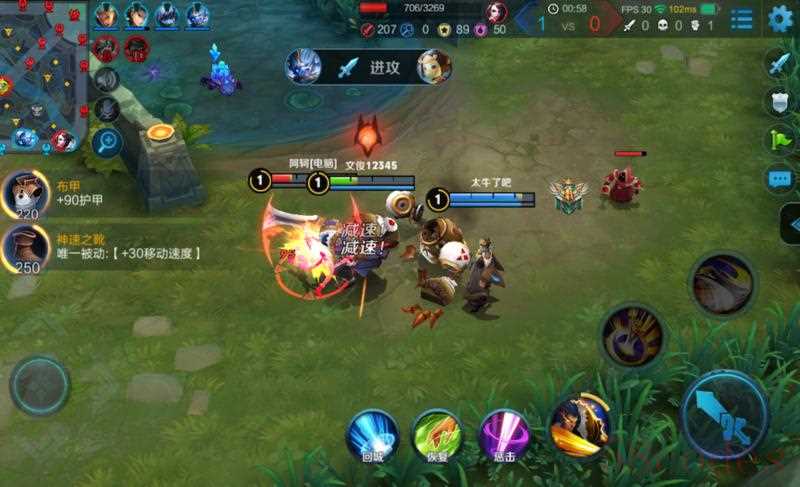Screen dimensions: 800x487
Task: Buy the recommended 布甲 armor item
Action: click(25, 193)
